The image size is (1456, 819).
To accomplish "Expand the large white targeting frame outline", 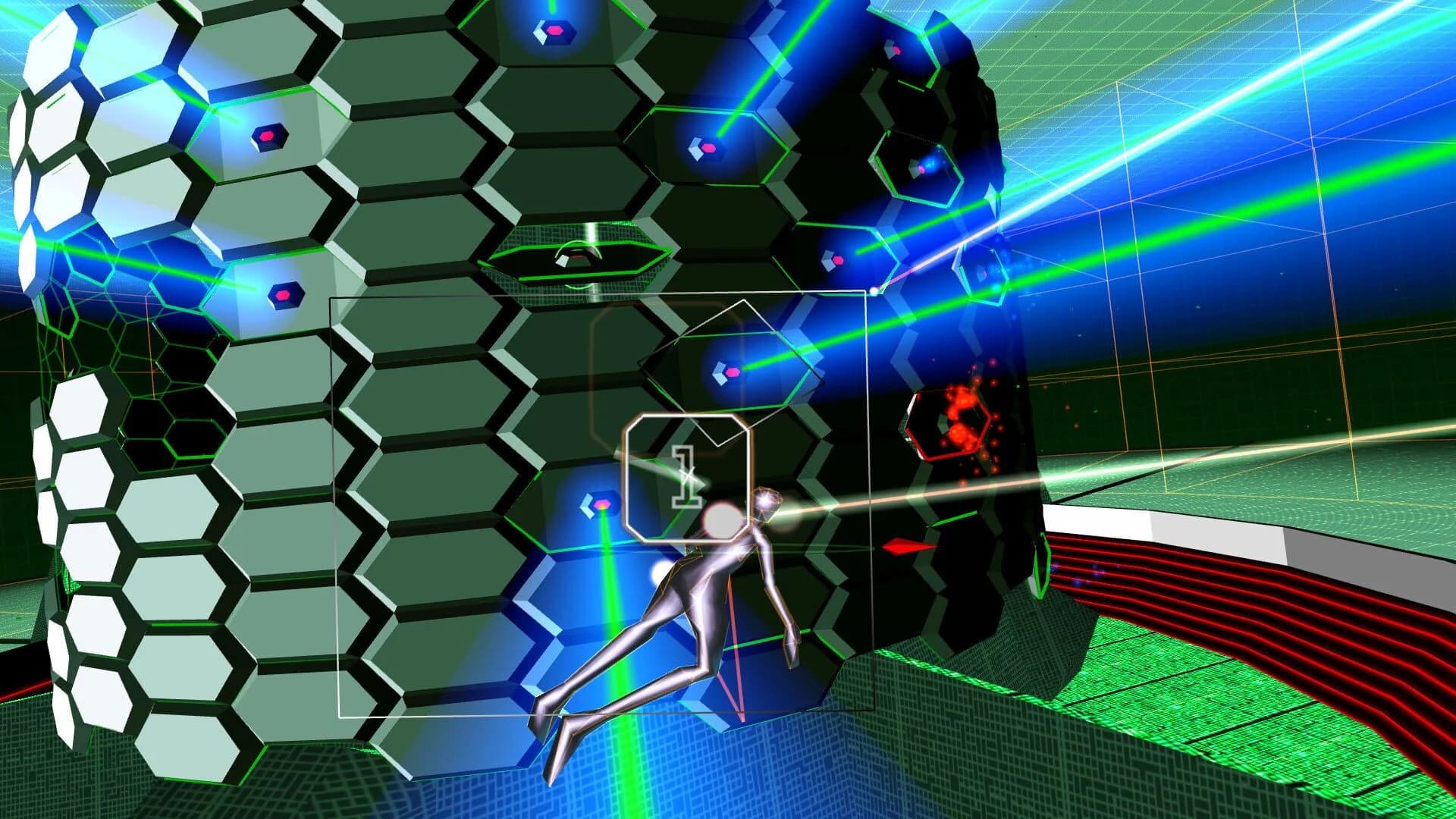I will coord(334,500).
